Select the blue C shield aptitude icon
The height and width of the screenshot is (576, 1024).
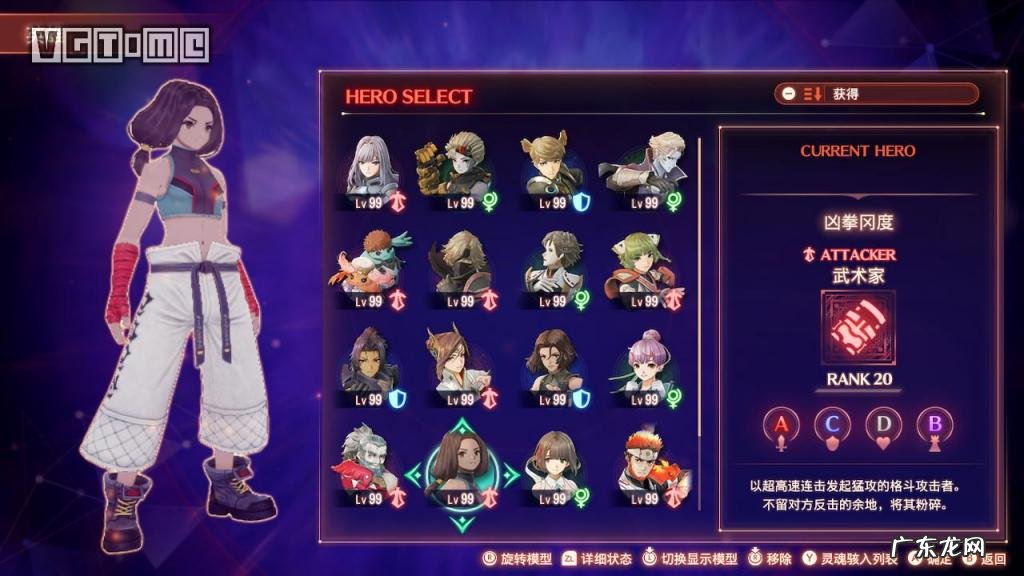click(x=832, y=425)
